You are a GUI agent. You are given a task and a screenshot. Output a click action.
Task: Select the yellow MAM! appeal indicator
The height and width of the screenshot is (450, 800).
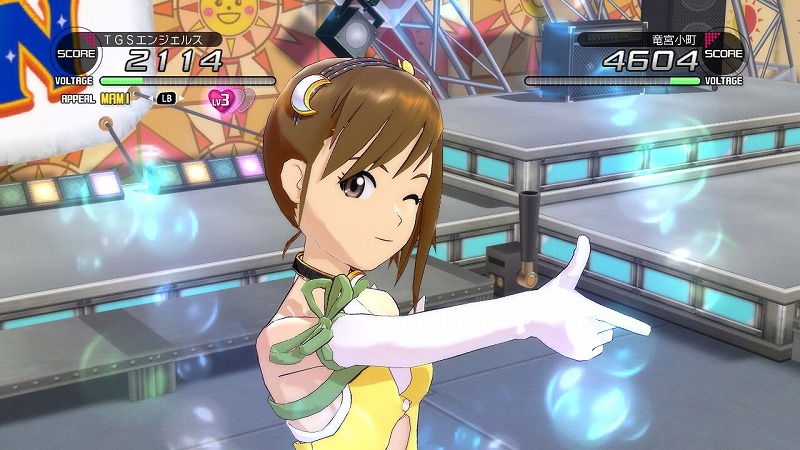(x=117, y=98)
